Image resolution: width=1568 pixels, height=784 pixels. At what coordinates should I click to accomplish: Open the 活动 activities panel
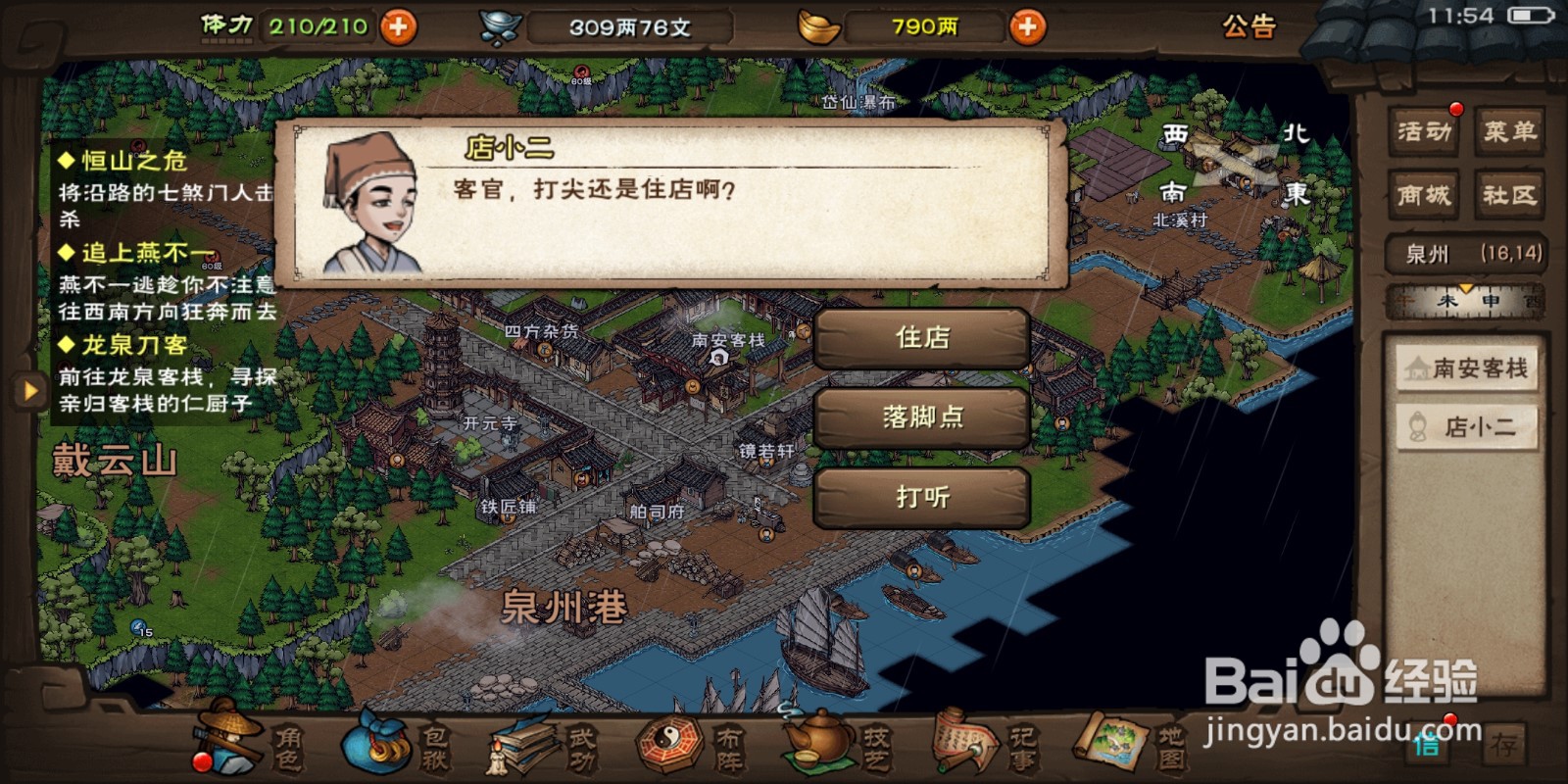[1424, 130]
